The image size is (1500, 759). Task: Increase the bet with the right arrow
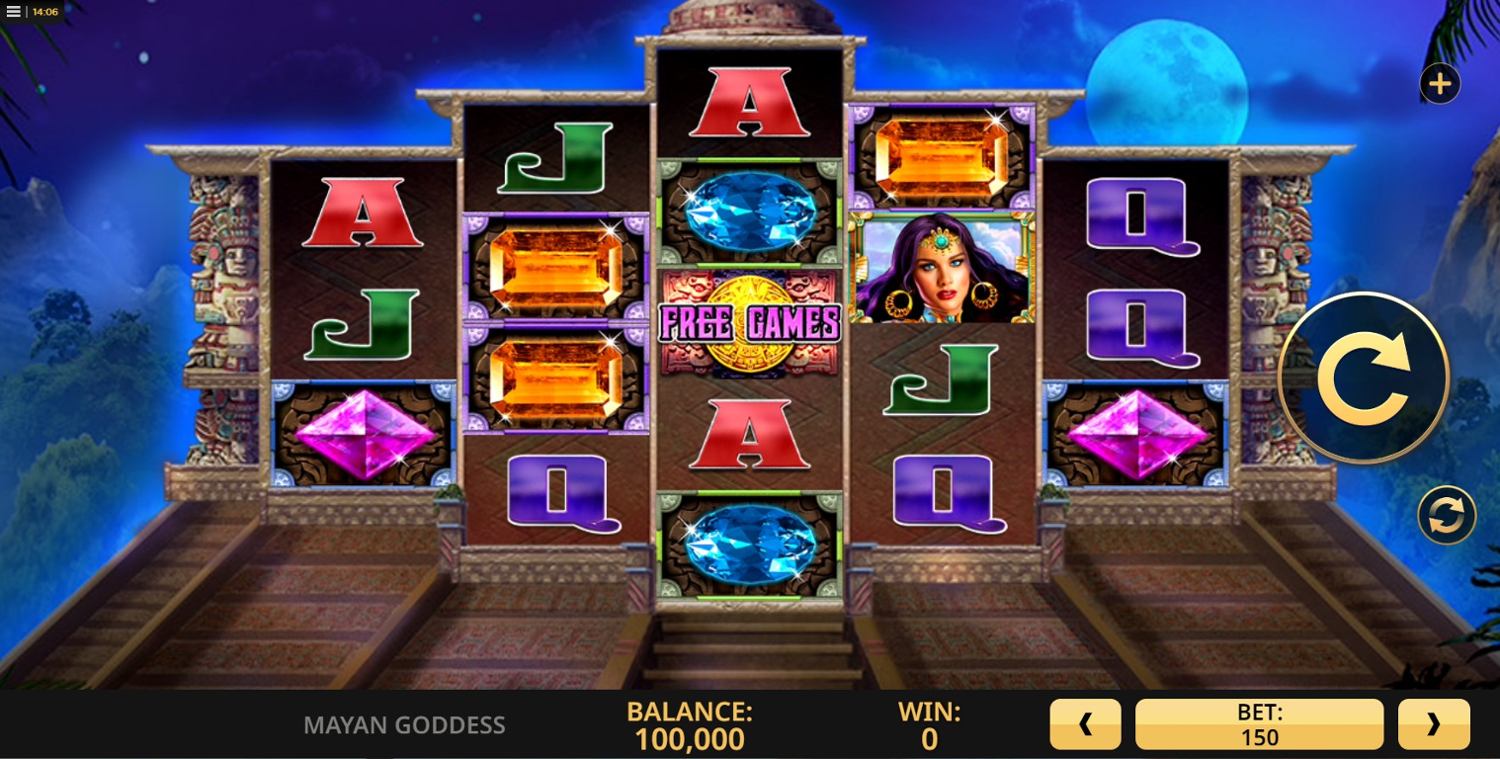click(x=1433, y=724)
